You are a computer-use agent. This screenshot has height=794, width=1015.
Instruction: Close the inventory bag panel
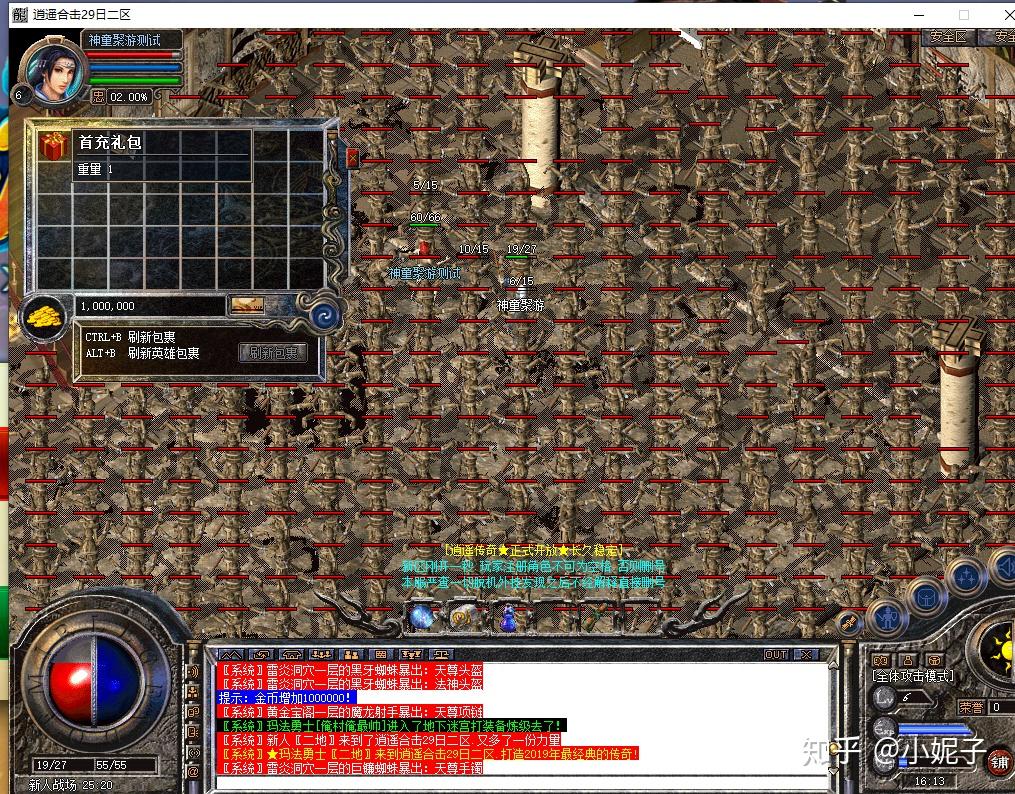(x=352, y=157)
